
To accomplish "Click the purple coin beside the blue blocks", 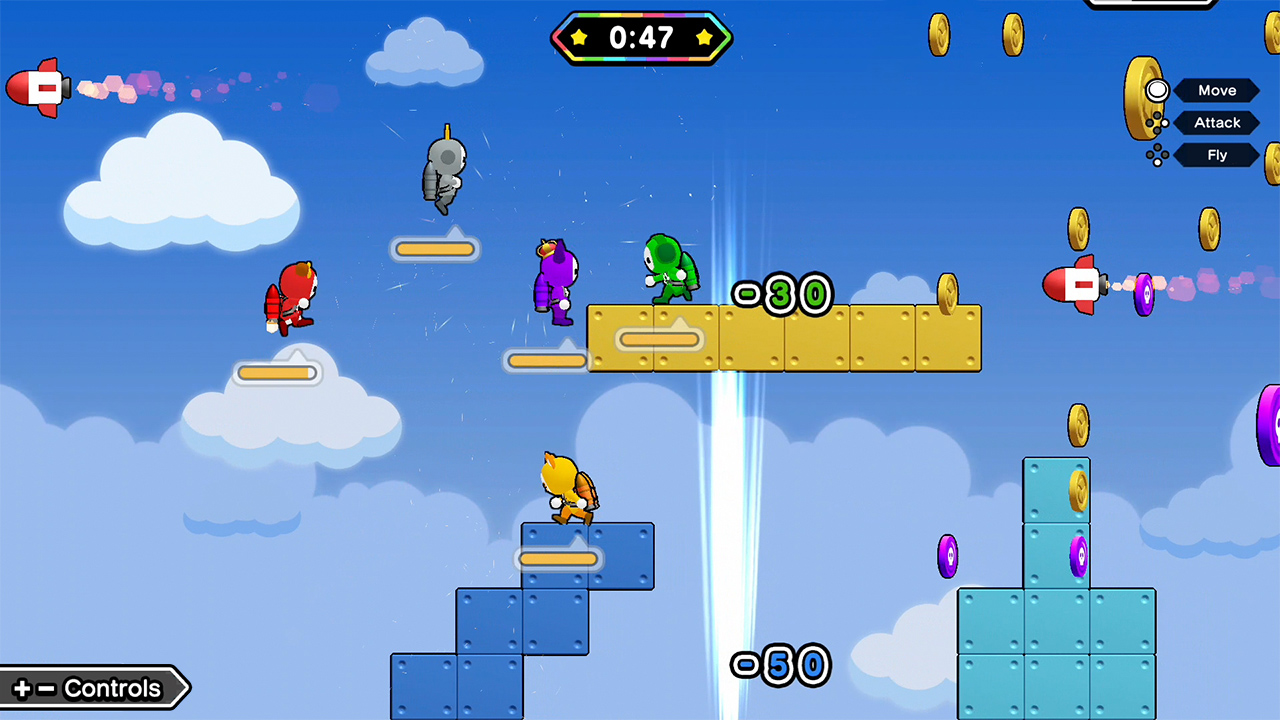I will [947, 556].
